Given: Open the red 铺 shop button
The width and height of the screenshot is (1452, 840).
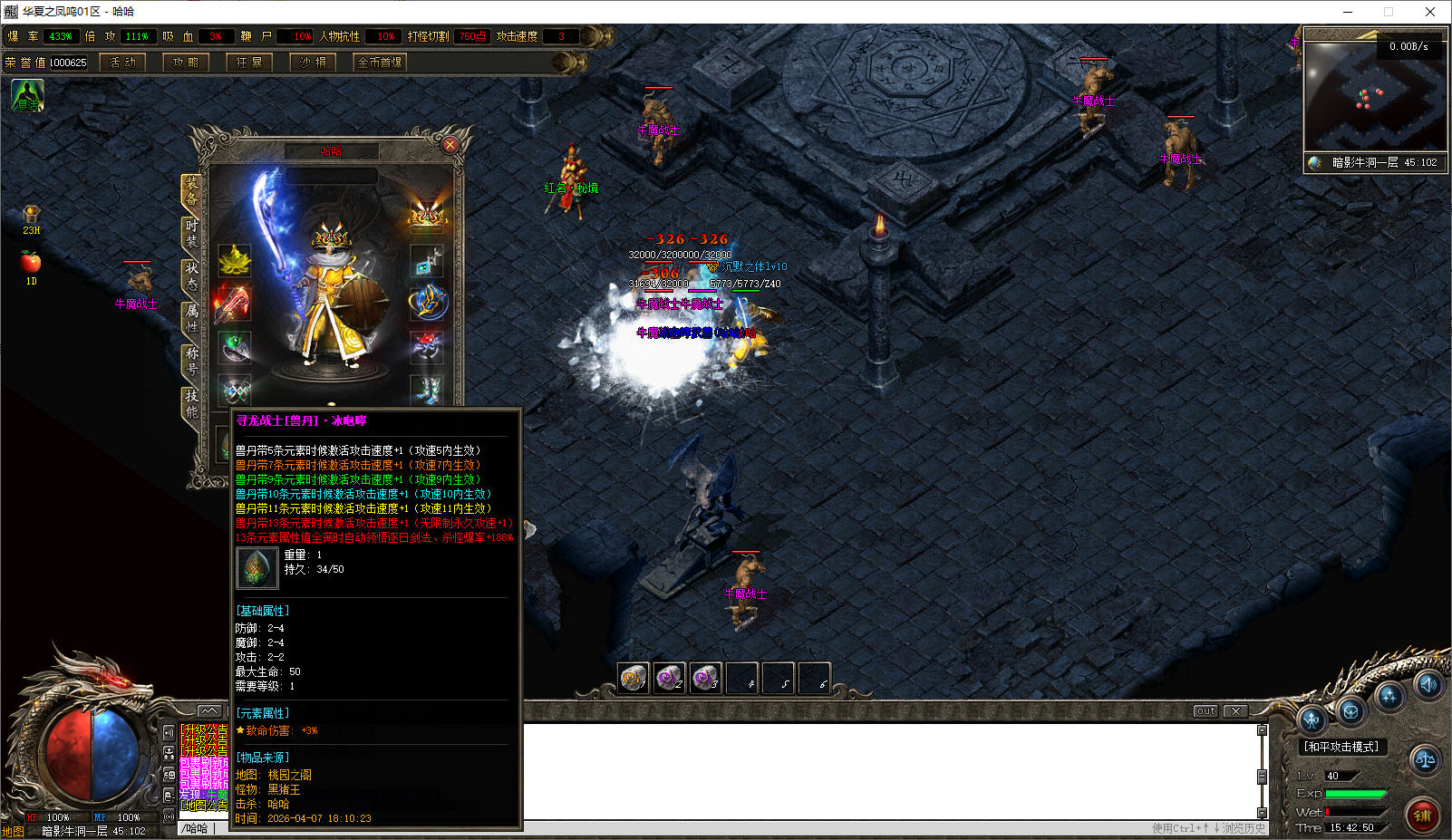Looking at the screenshot, I should pyautogui.click(x=1422, y=815).
